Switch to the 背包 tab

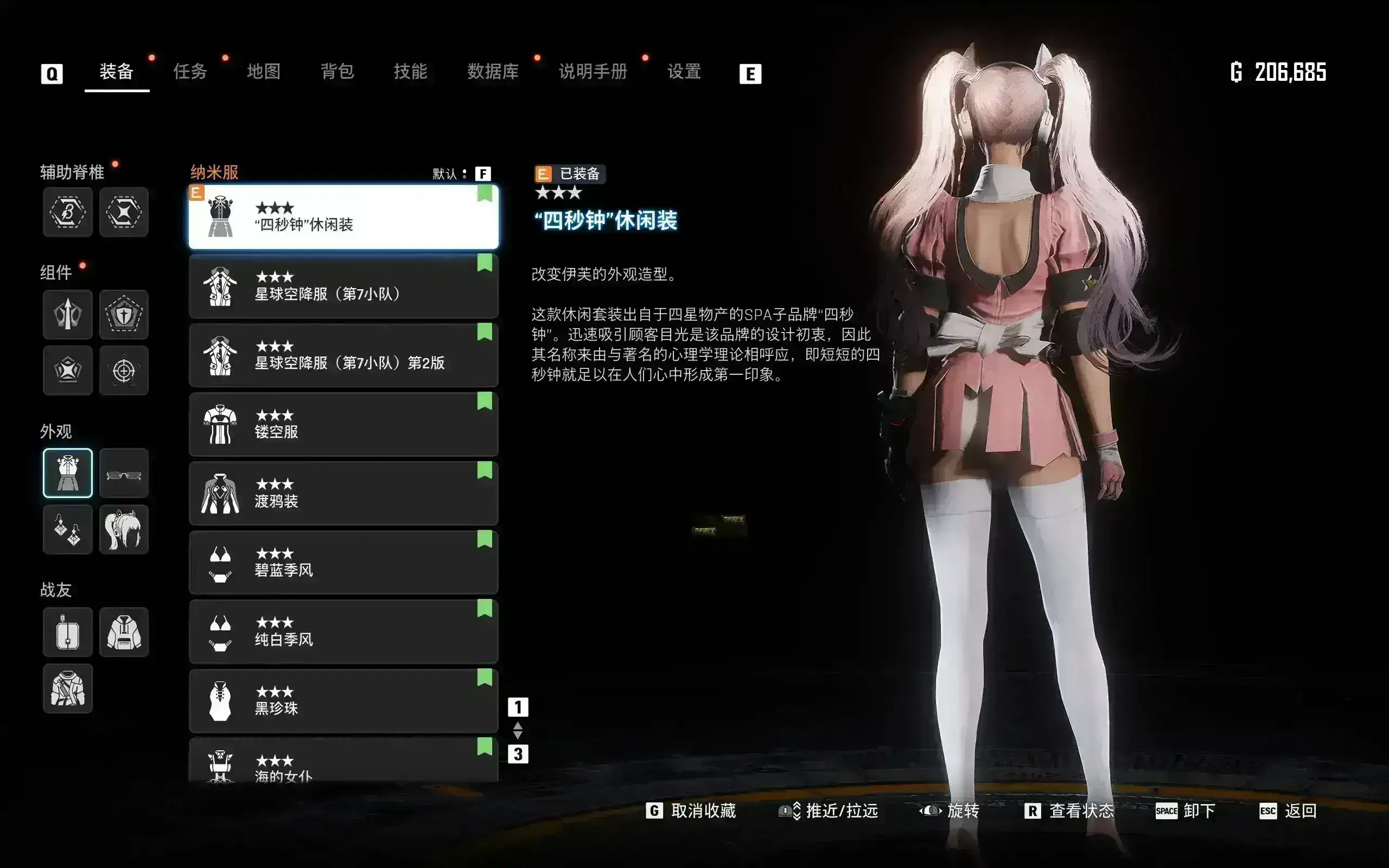(x=337, y=72)
